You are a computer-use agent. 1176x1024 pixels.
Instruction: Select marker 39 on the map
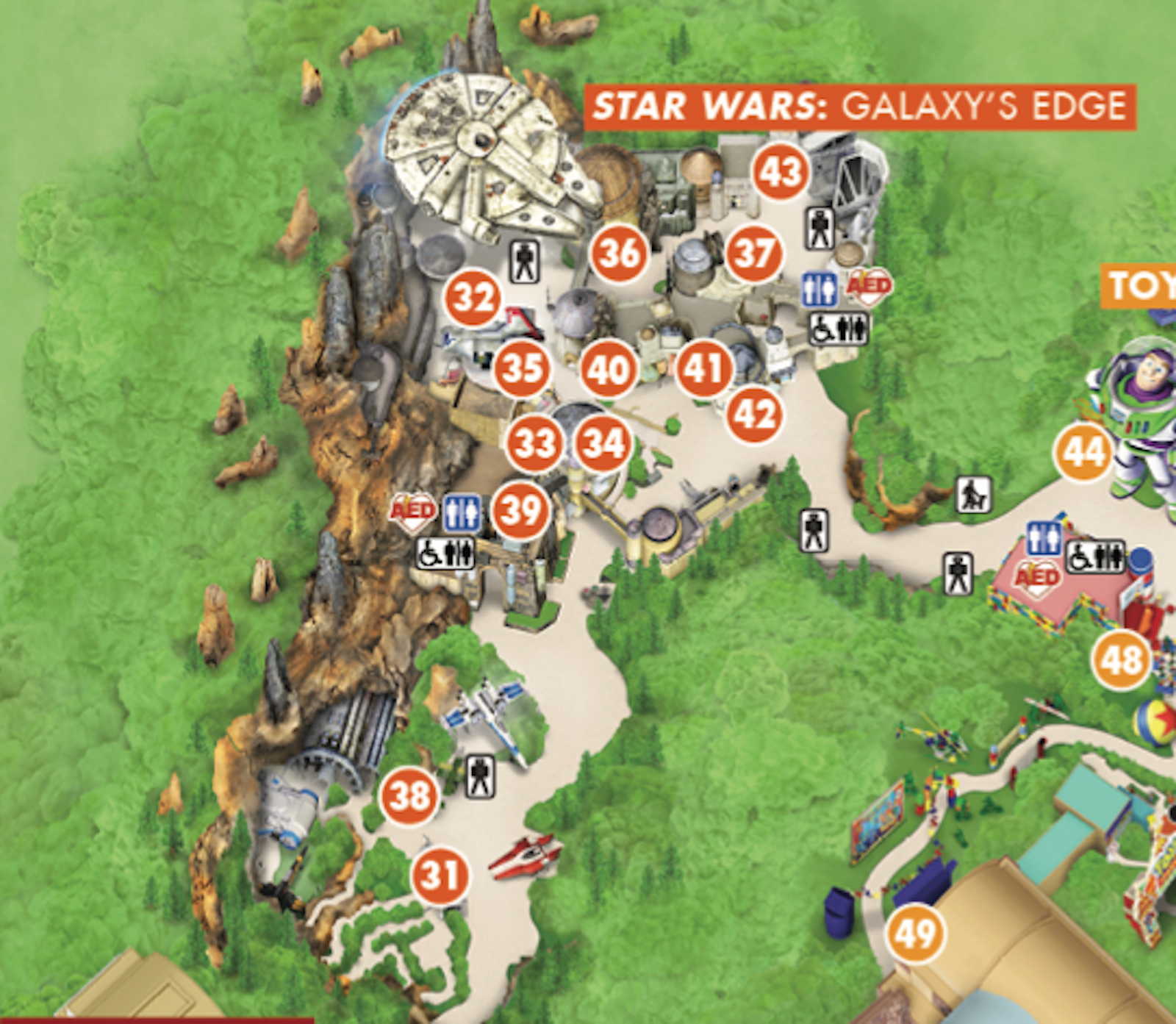520,510
